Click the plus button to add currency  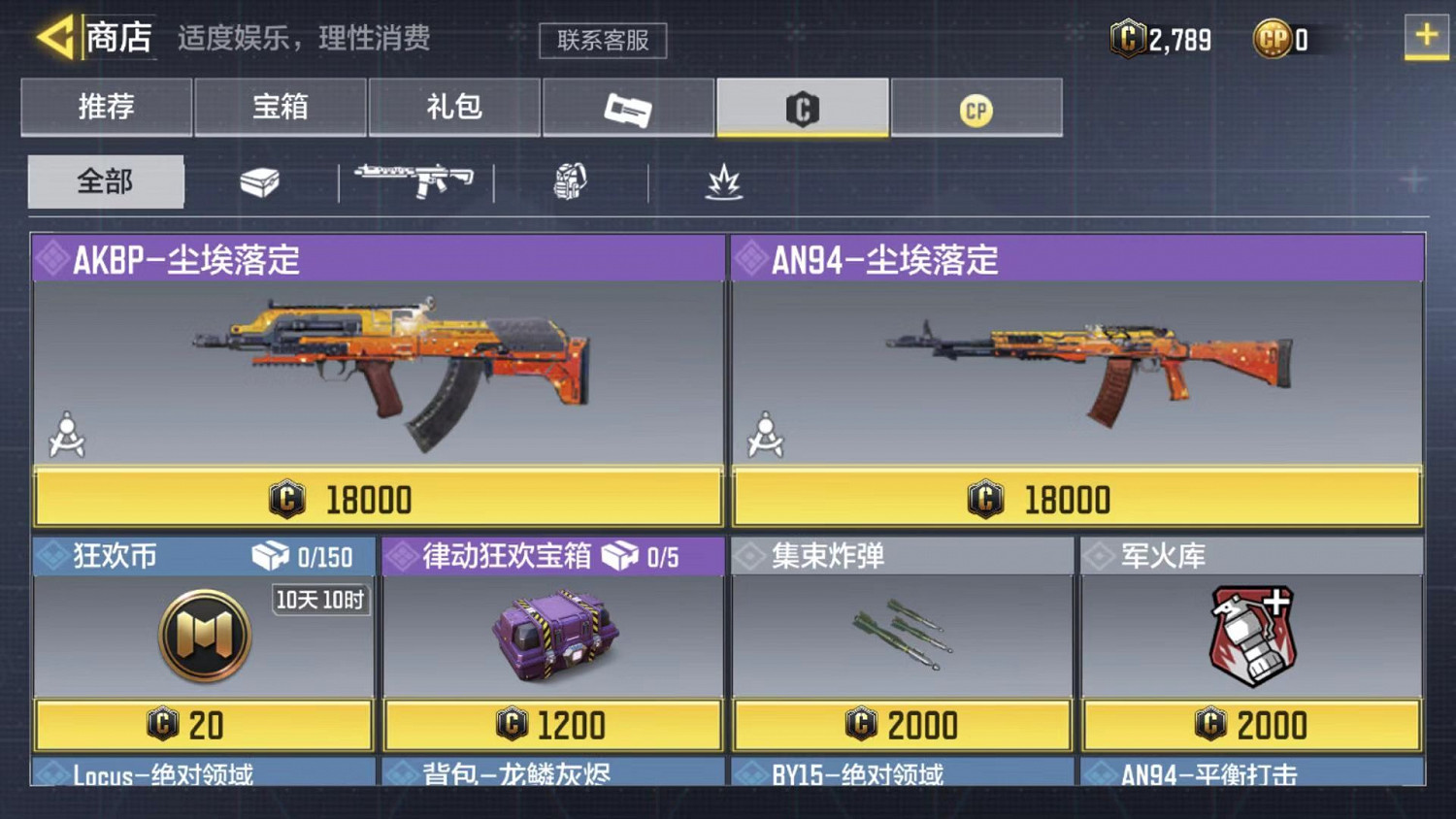(1426, 37)
